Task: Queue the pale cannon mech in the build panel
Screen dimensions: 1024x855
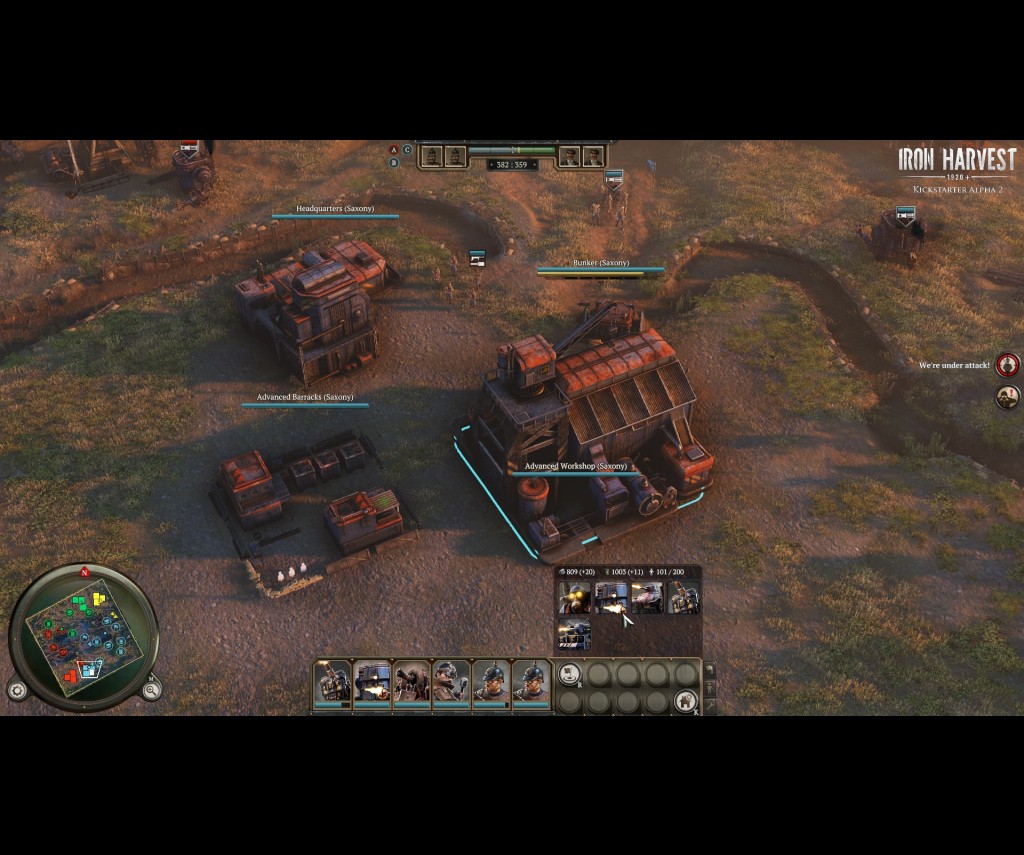Action: [647, 598]
